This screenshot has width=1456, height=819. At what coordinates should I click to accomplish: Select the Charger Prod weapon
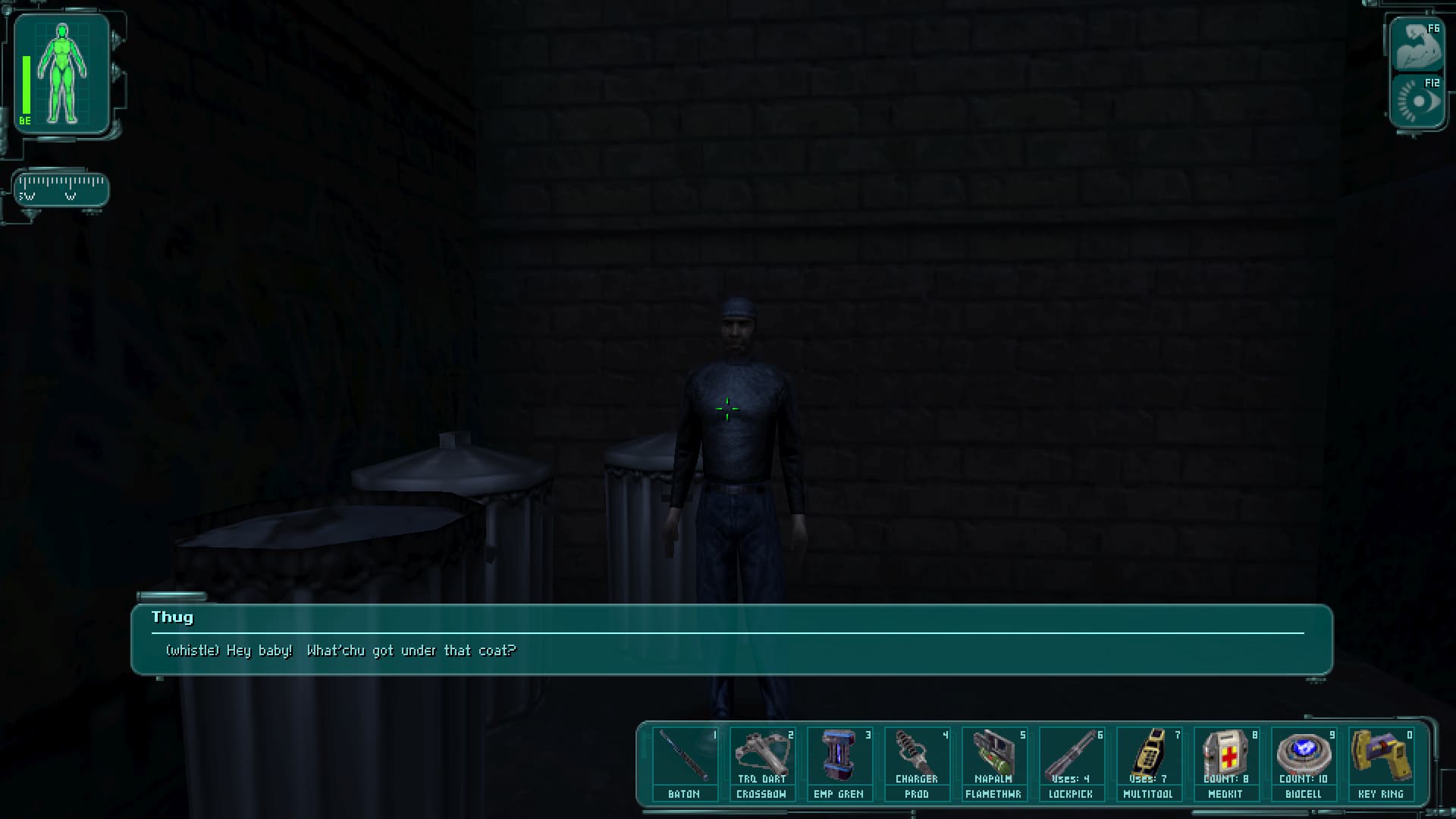[x=916, y=763]
